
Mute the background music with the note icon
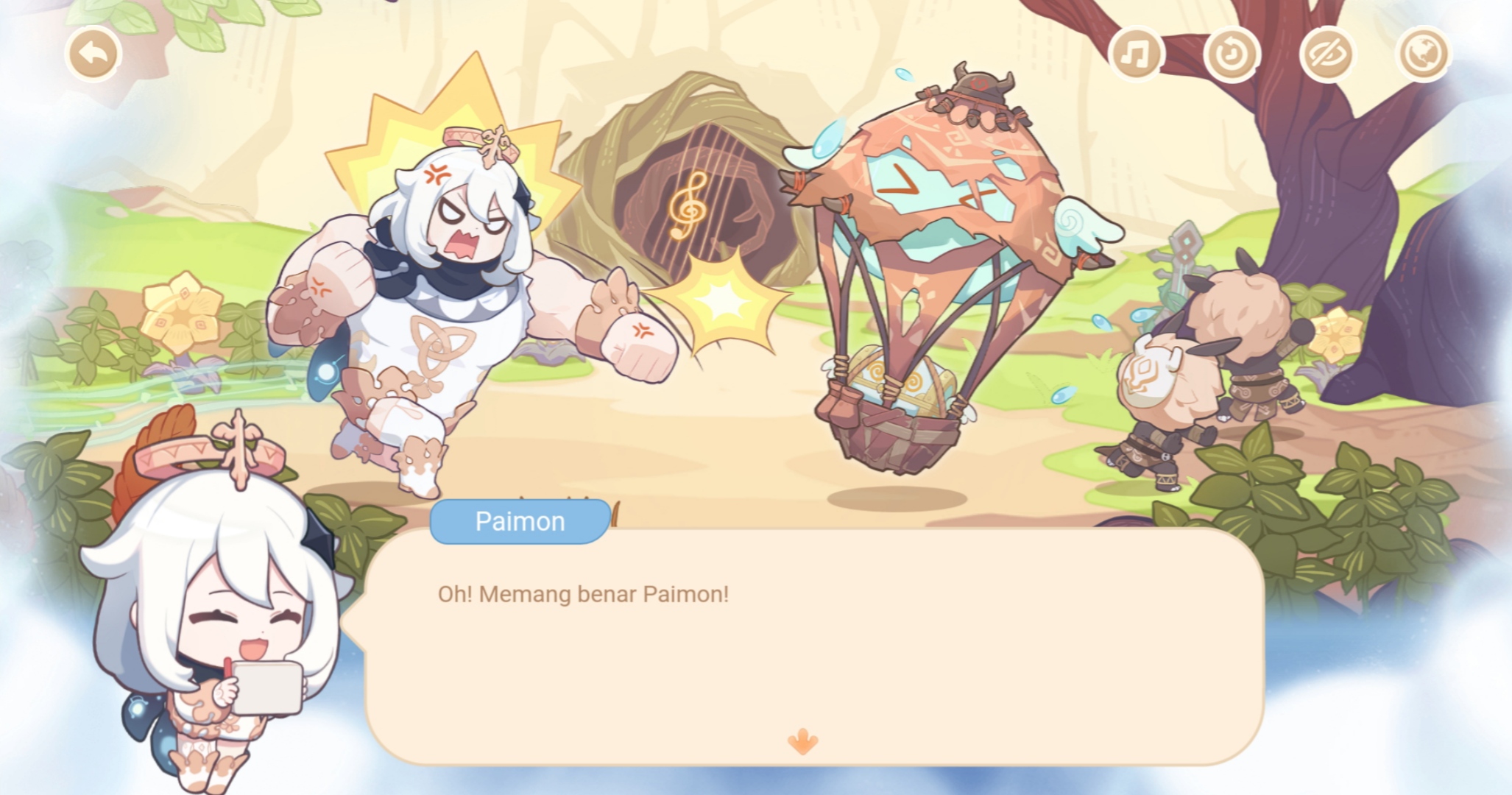[x=1136, y=53]
